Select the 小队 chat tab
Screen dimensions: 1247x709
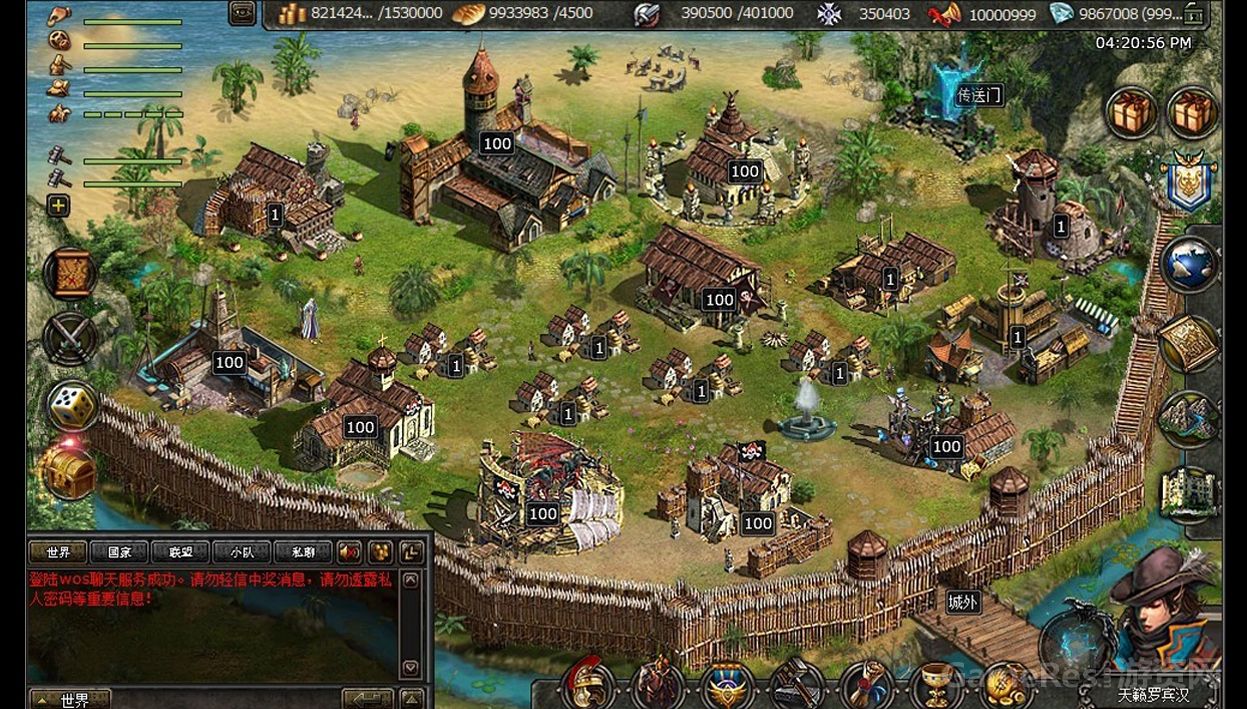242,552
